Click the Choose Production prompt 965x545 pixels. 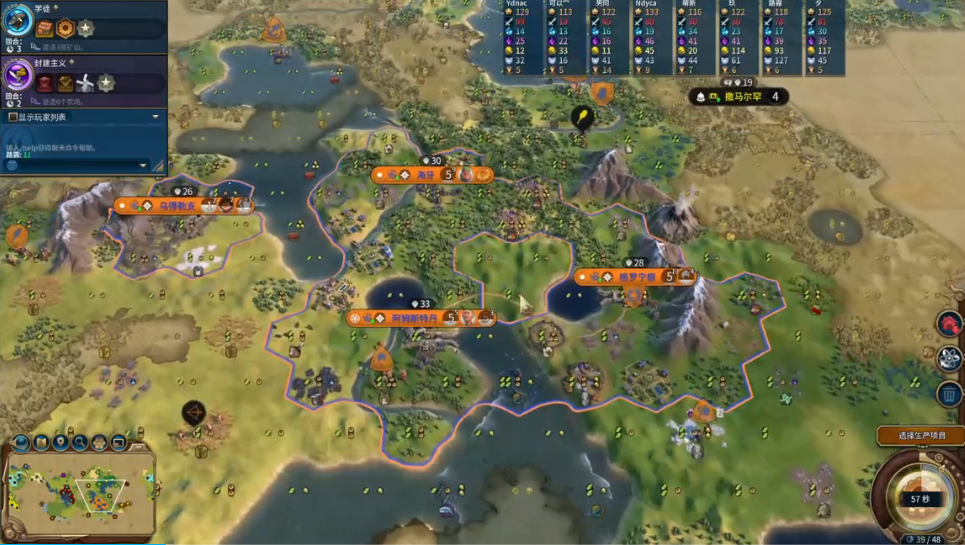pos(920,435)
